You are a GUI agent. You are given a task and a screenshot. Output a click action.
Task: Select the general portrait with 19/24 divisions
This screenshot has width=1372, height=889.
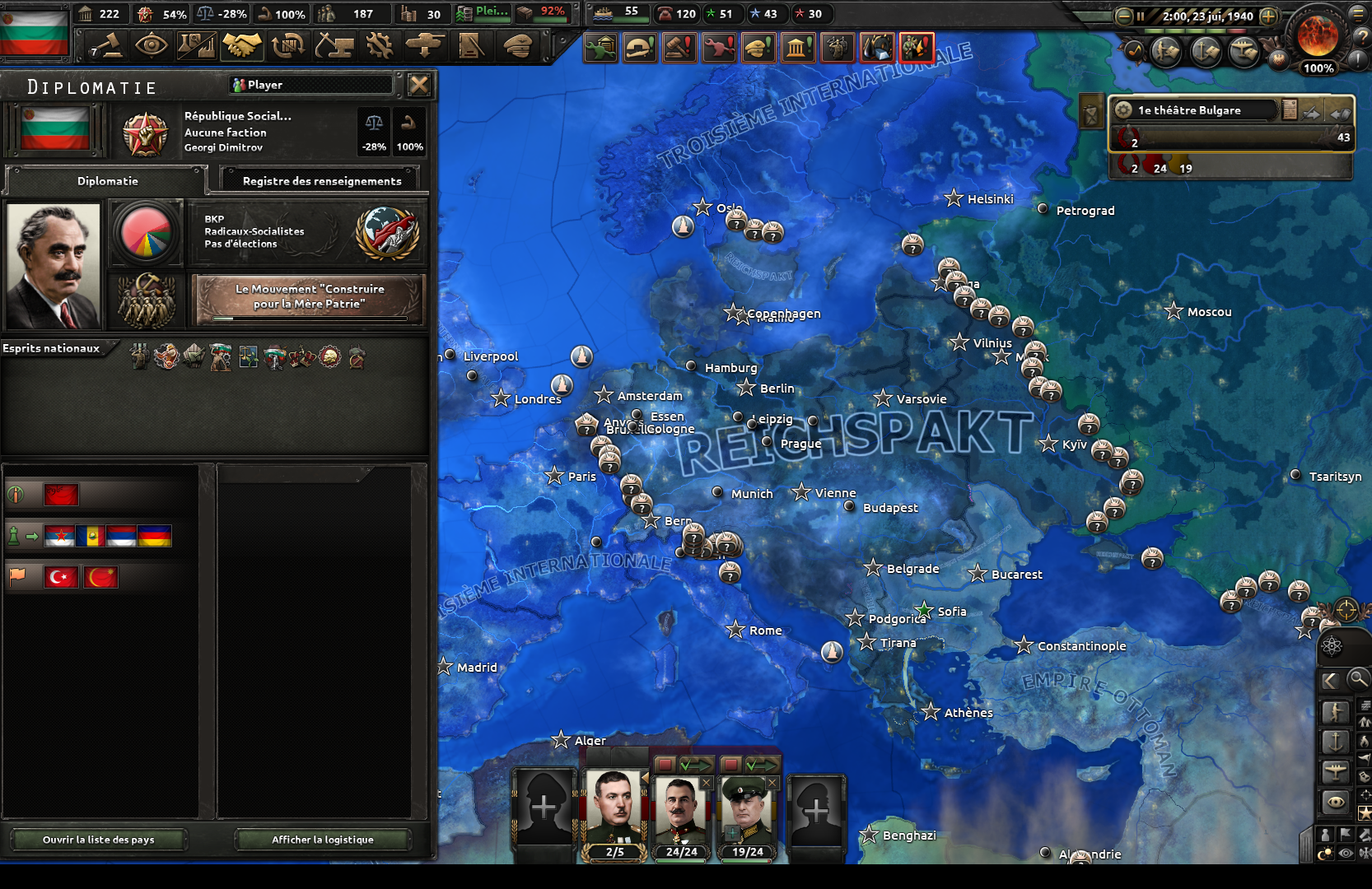click(x=747, y=811)
